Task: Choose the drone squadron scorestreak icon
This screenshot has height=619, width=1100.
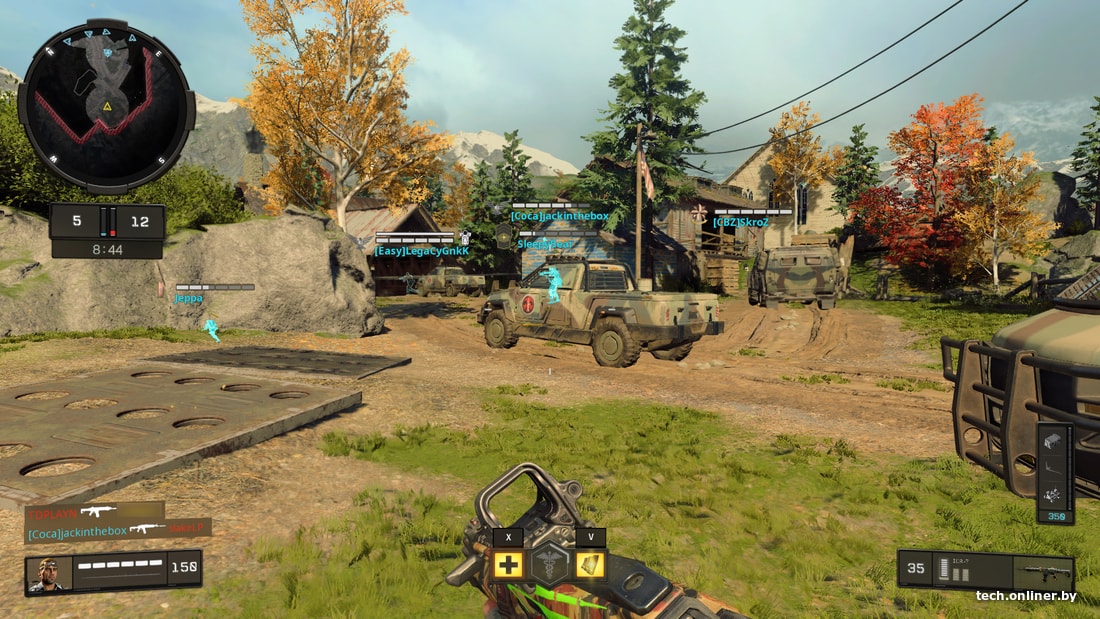Action: (1053, 494)
